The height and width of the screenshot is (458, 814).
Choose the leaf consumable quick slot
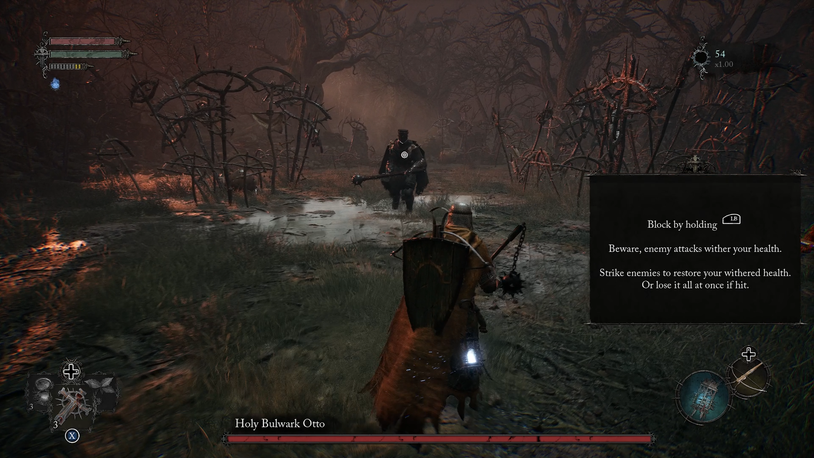tap(101, 385)
